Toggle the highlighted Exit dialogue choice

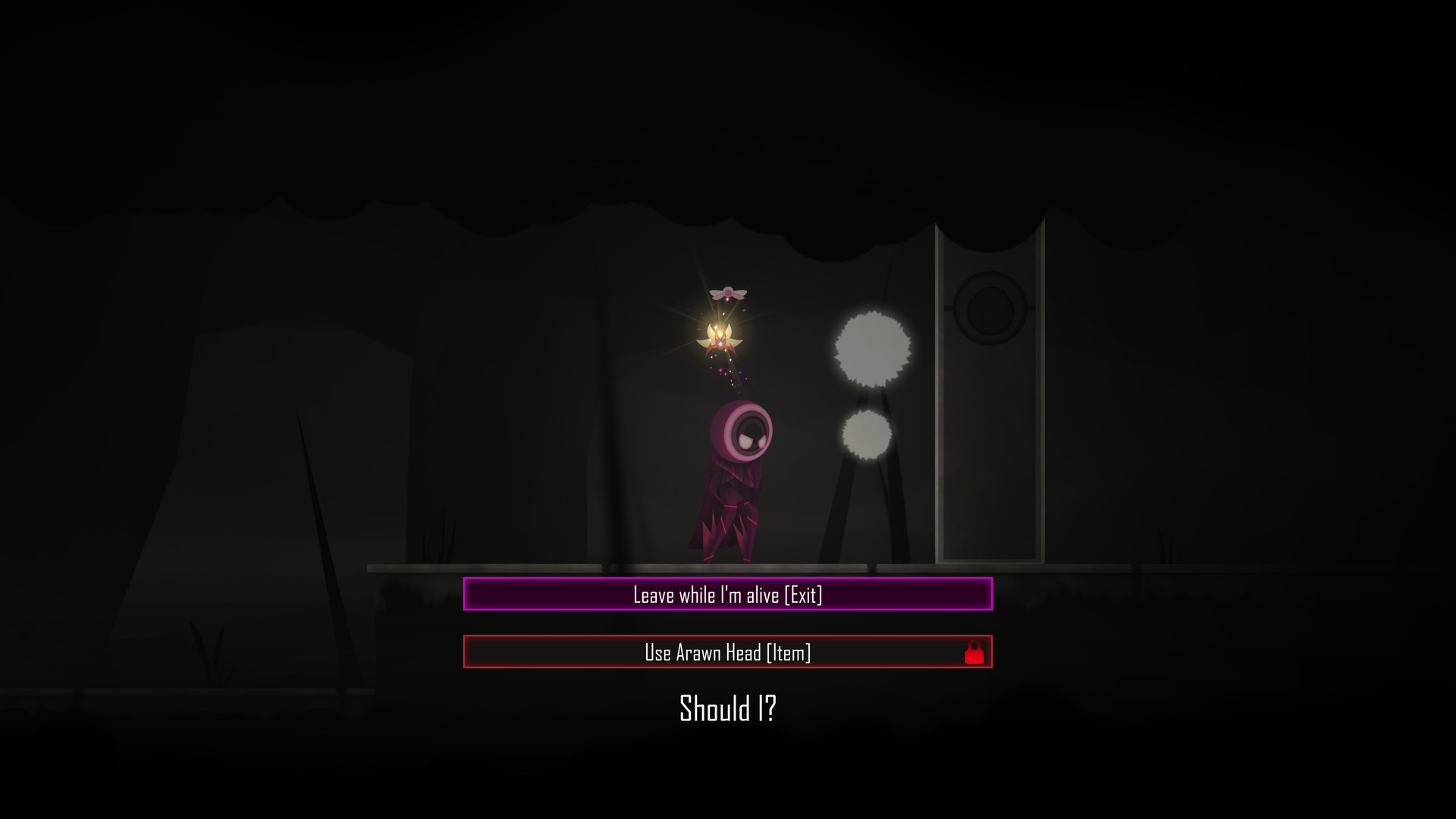(728, 596)
